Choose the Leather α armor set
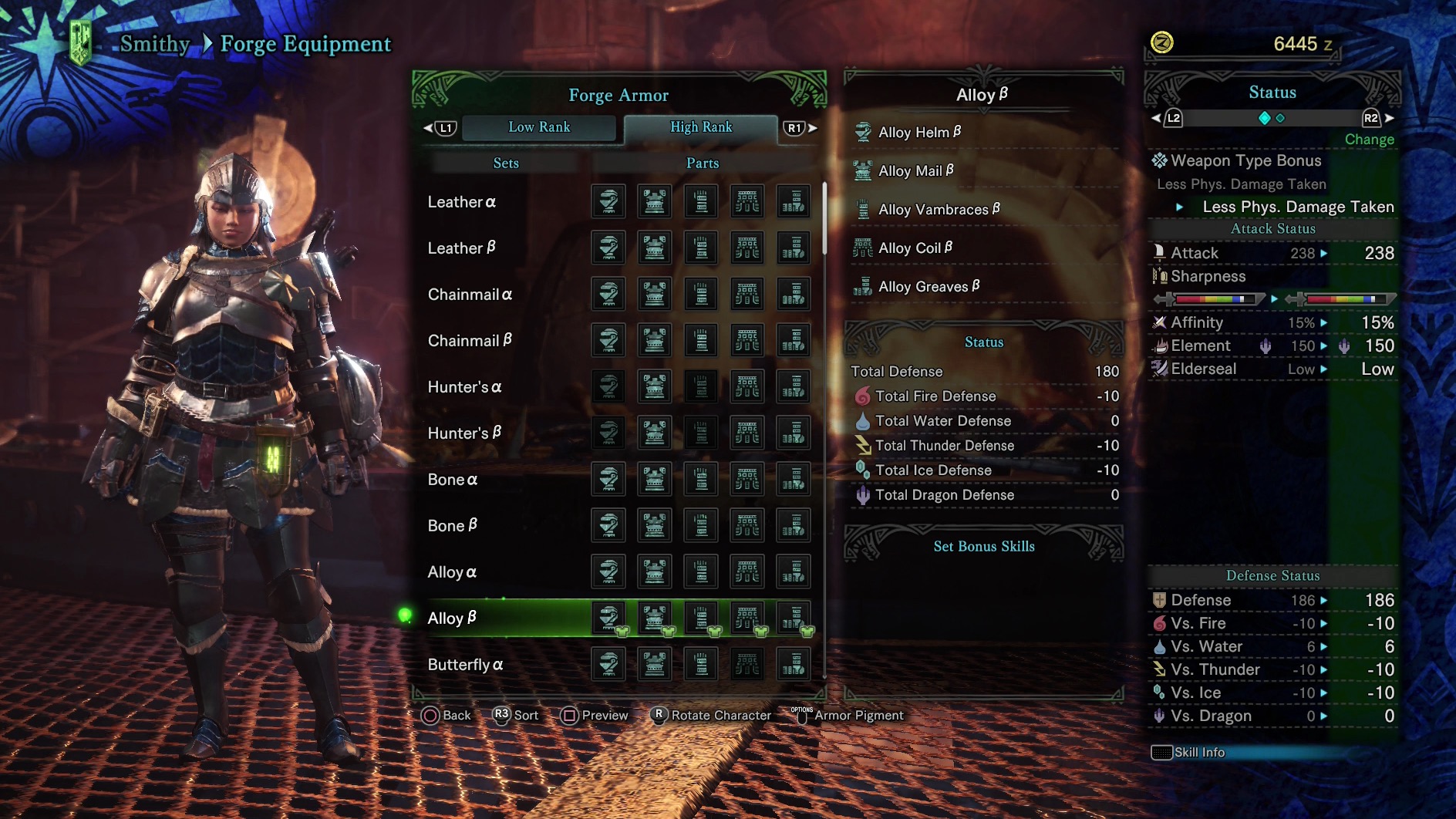This screenshot has height=819, width=1456. 462,202
